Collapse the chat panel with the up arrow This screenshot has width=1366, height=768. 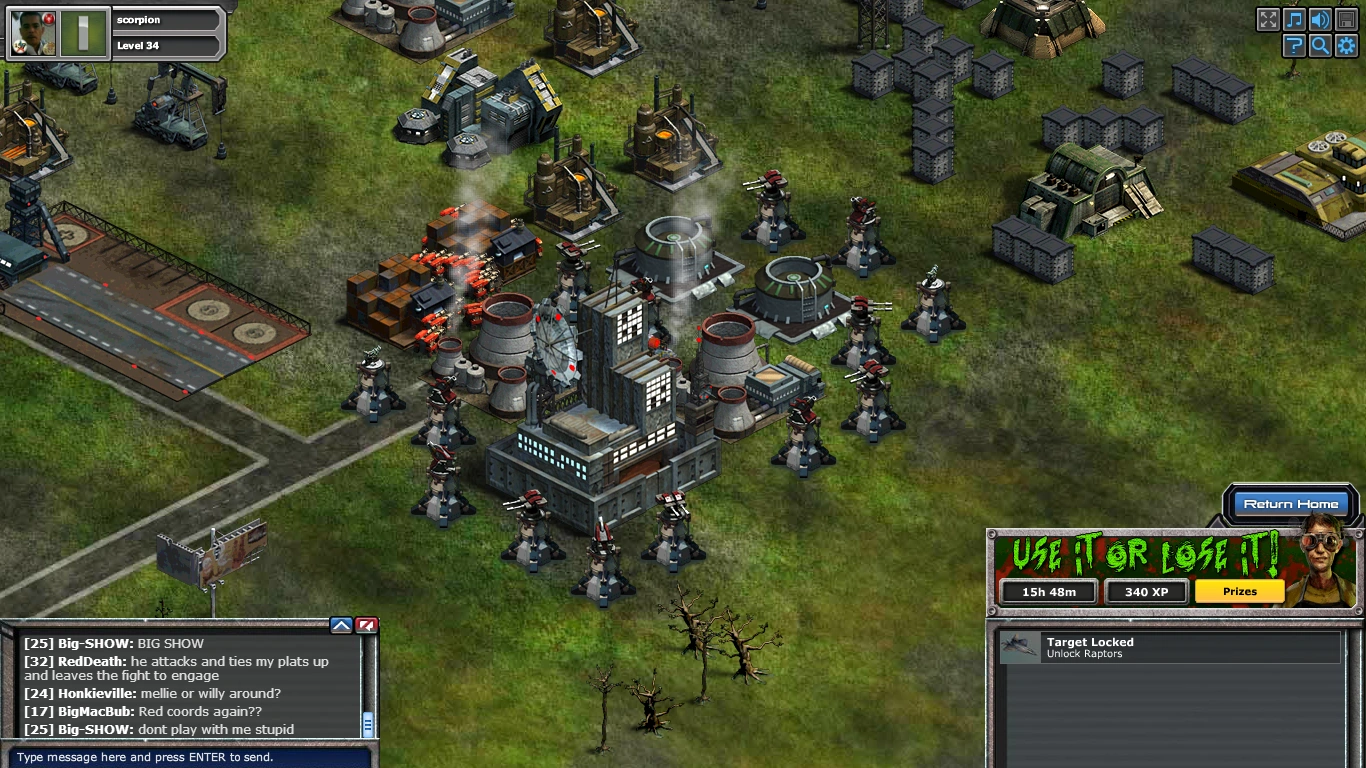pyautogui.click(x=341, y=624)
